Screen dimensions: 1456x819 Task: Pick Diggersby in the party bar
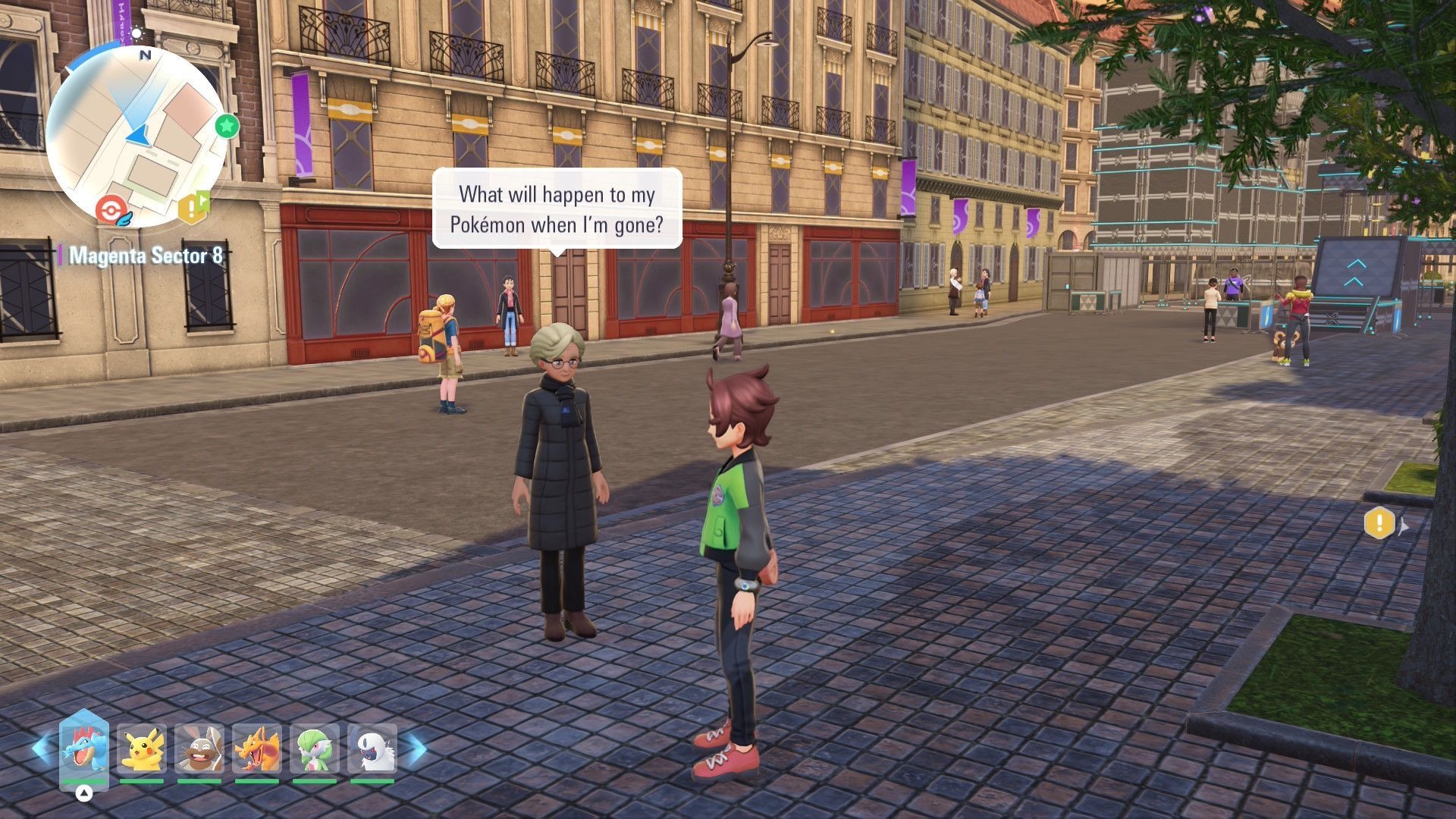coord(199,749)
